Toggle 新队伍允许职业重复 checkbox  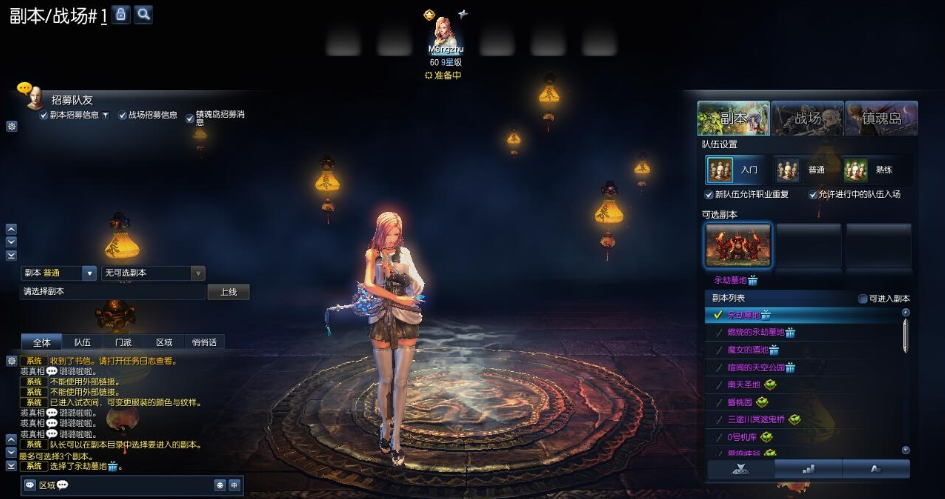point(709,194)
